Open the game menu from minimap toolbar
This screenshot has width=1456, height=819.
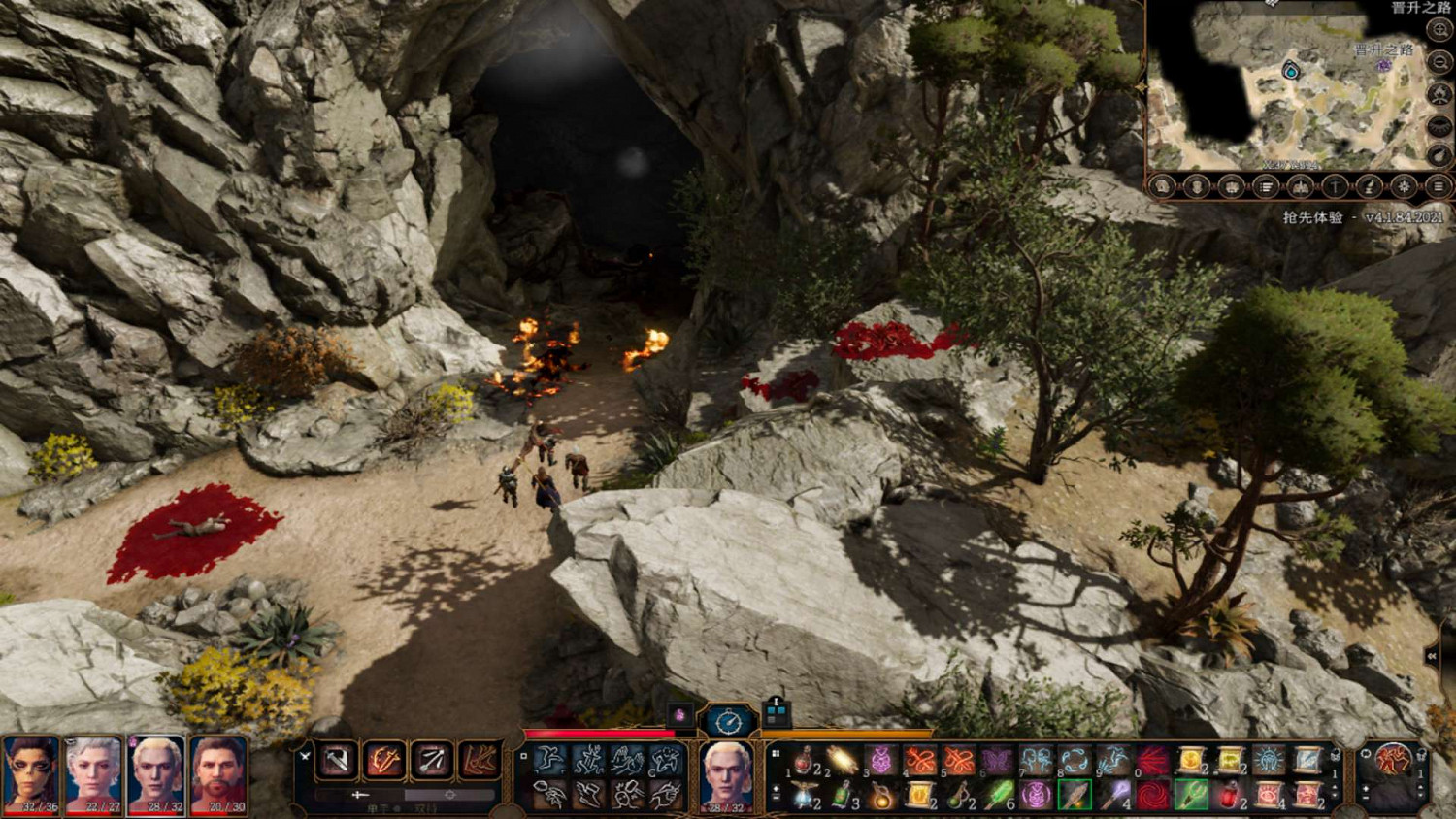tap(1438, 186)
